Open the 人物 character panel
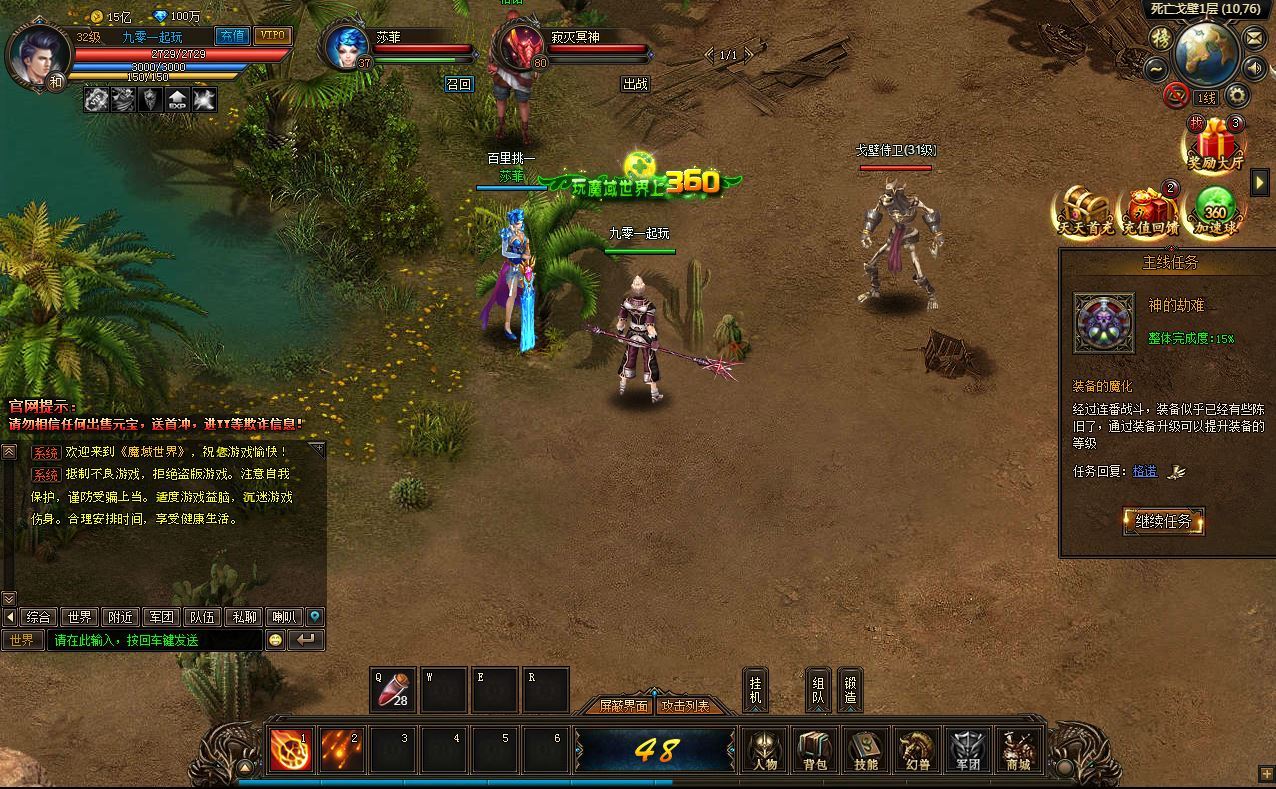1276x789 pixels. [x=763, y=750]
